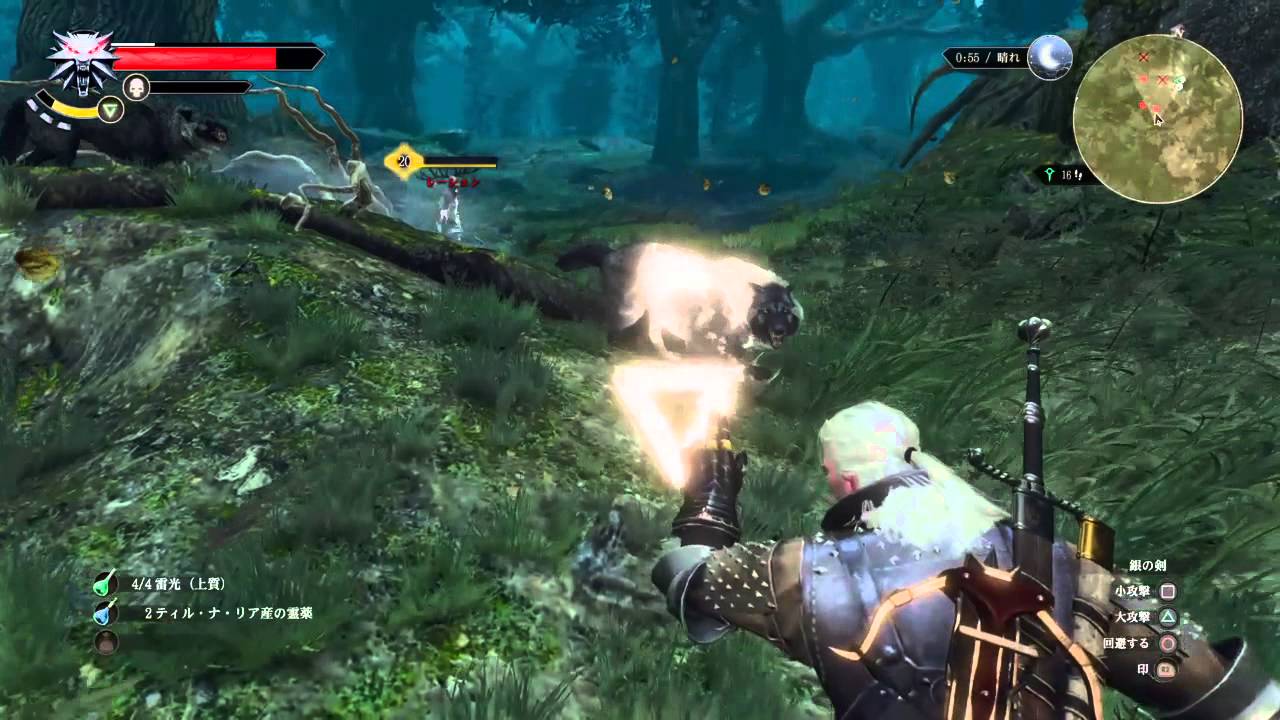Use the blue ティル・ナ・リア elixir slot

[106, 612]
